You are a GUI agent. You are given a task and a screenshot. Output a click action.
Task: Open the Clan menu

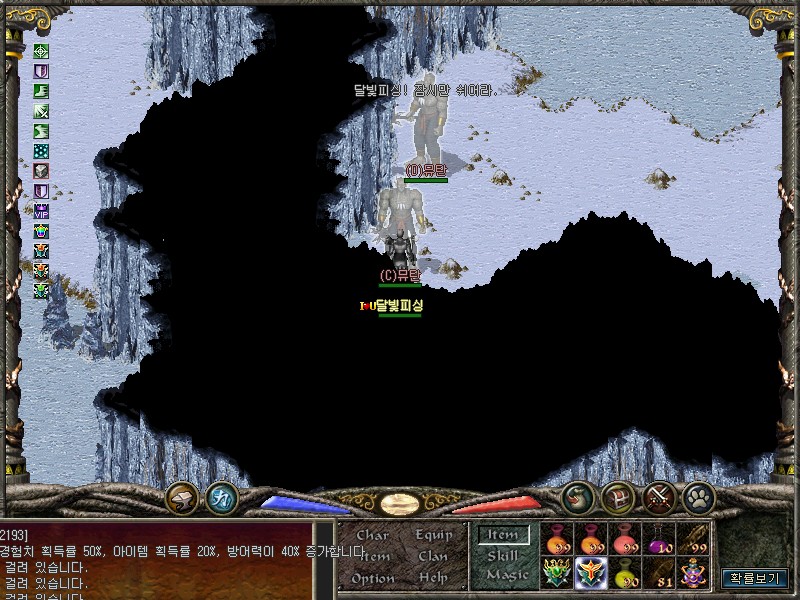(433, 556)
